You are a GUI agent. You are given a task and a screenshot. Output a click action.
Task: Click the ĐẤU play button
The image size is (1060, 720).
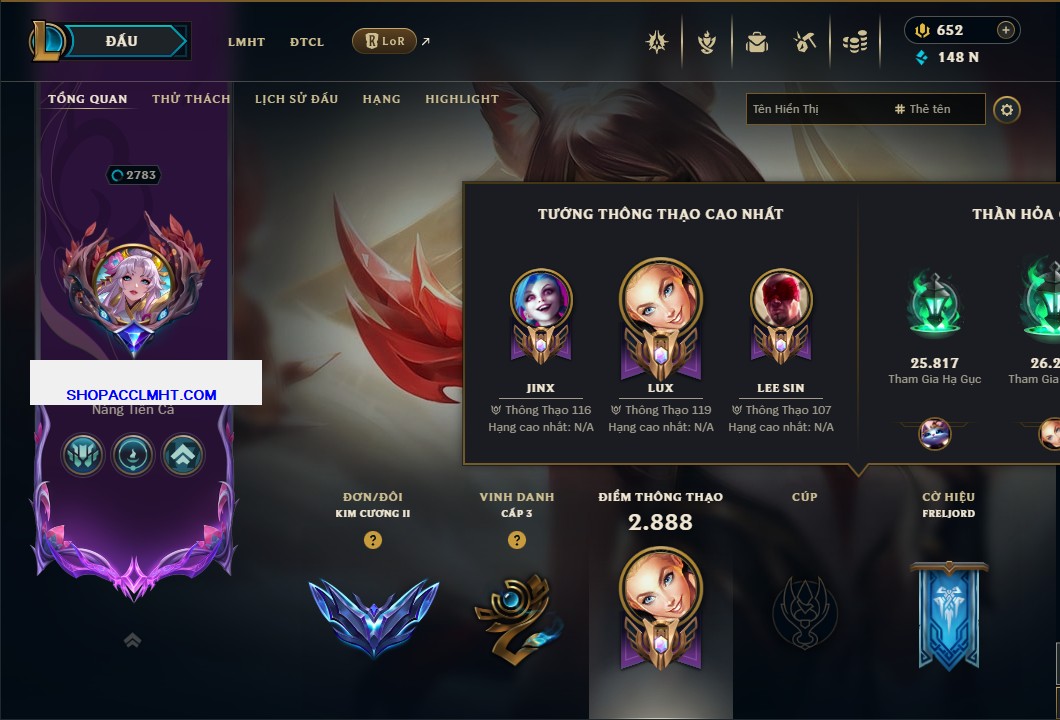coord(124,41)
